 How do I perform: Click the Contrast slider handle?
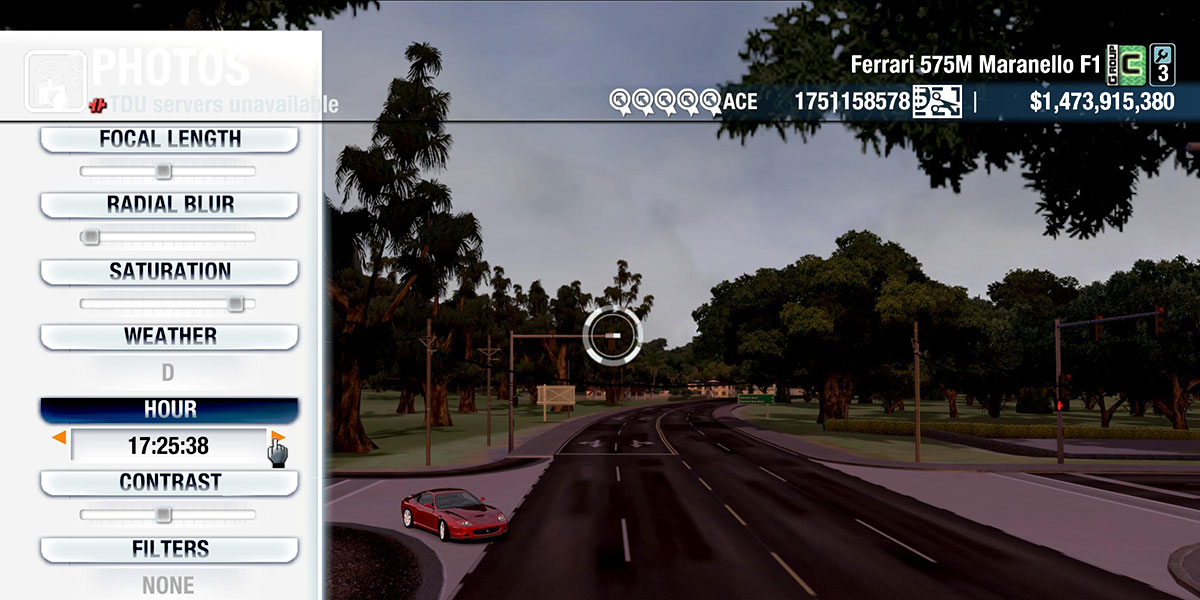163,515
